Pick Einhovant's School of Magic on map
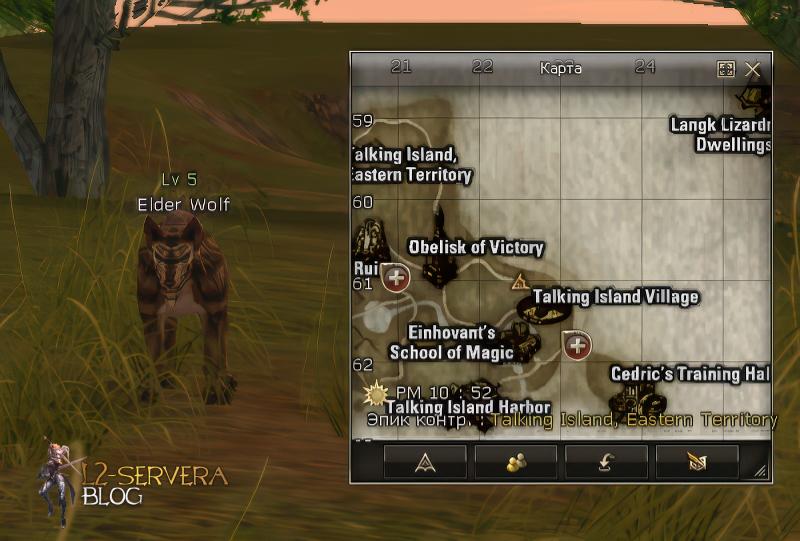Screen dimensions: 800x541 tap(451, 342)
